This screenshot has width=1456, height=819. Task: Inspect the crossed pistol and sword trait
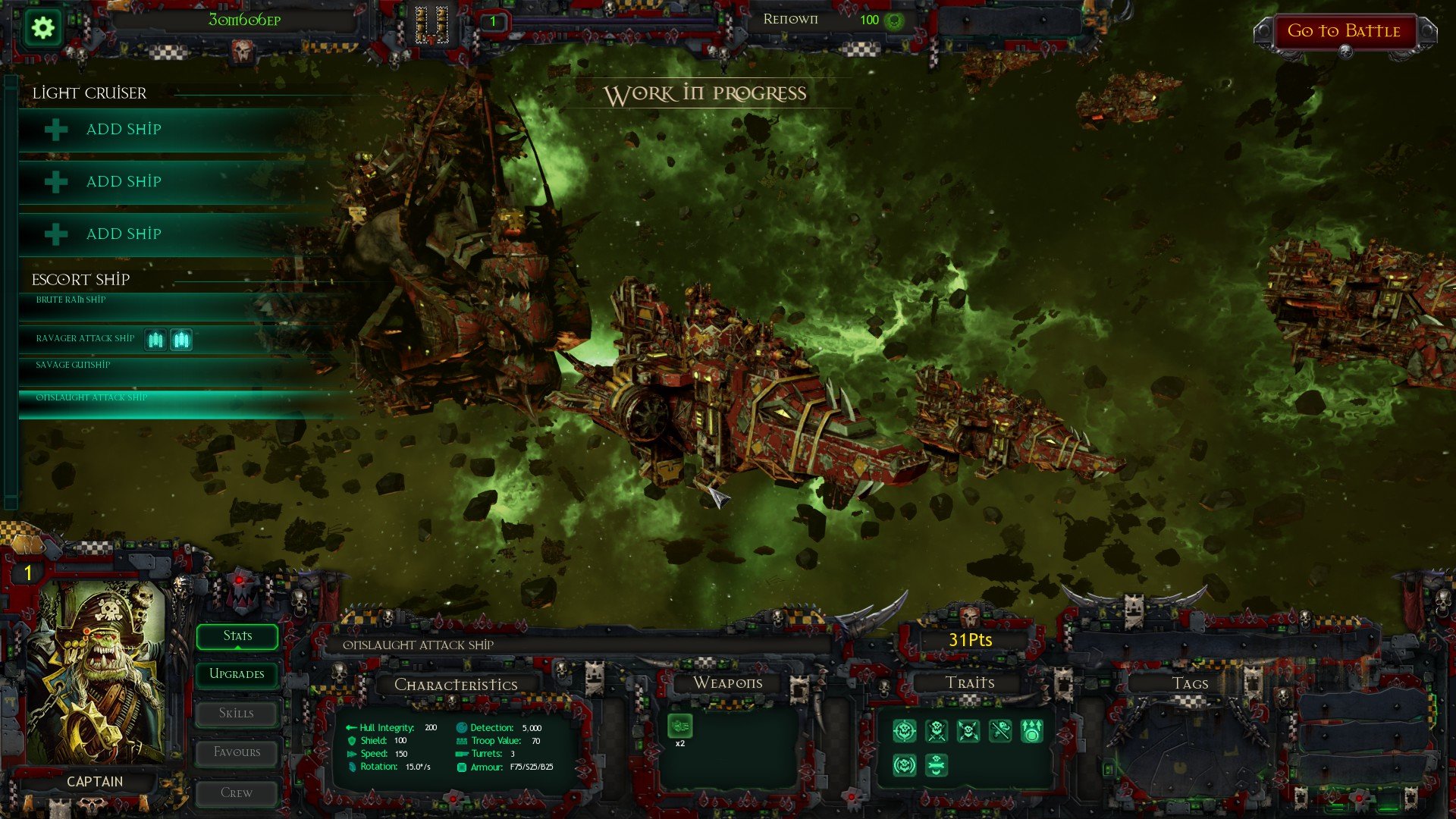click(x=1001, y=730)
